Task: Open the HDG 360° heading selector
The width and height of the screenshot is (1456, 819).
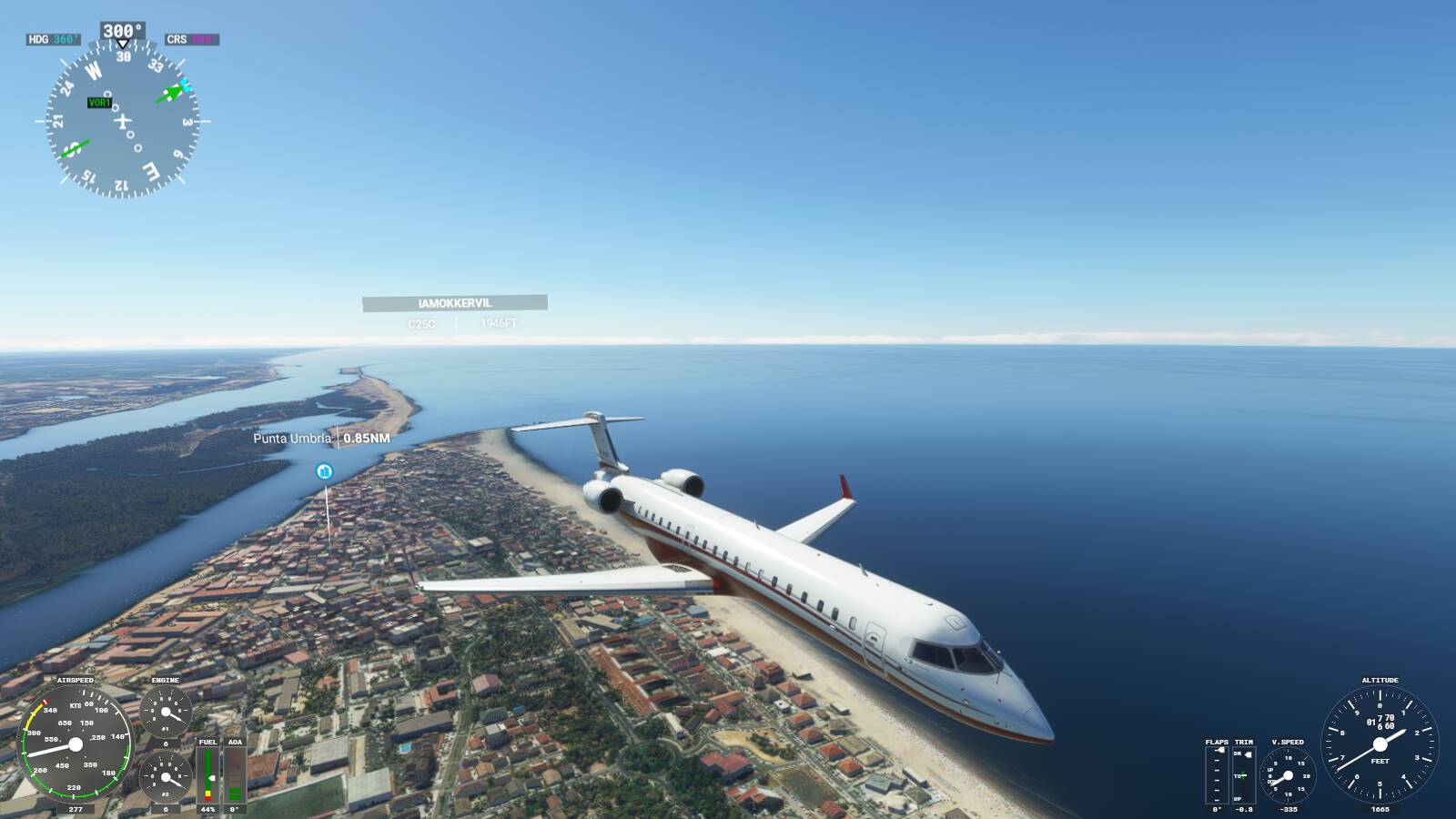Action: click(x=52, y=38)
